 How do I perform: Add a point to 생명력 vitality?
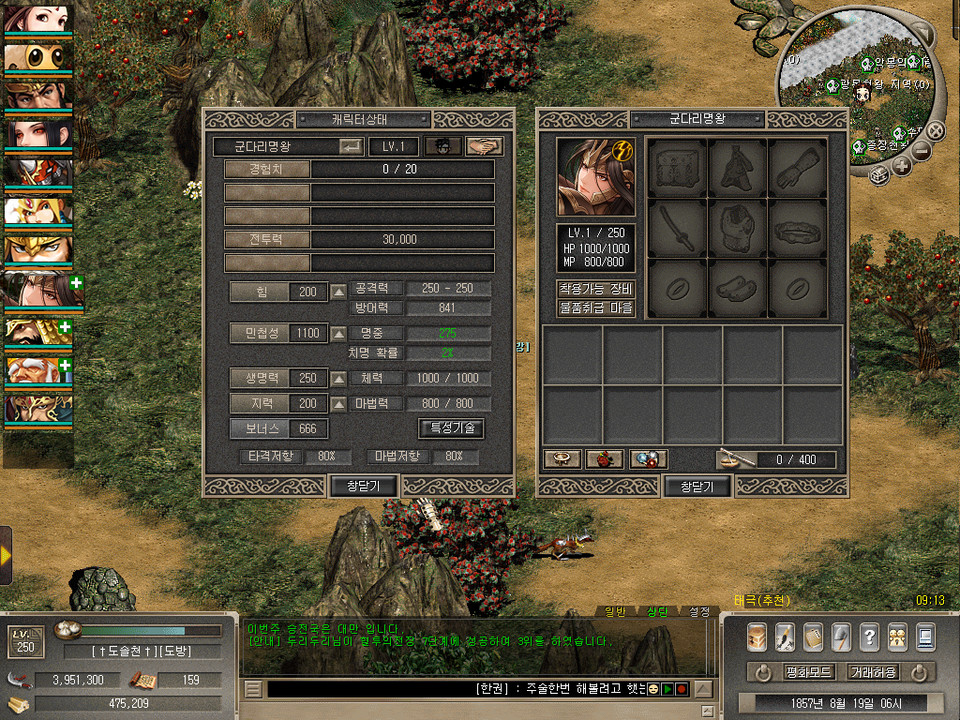coord(339,379)
